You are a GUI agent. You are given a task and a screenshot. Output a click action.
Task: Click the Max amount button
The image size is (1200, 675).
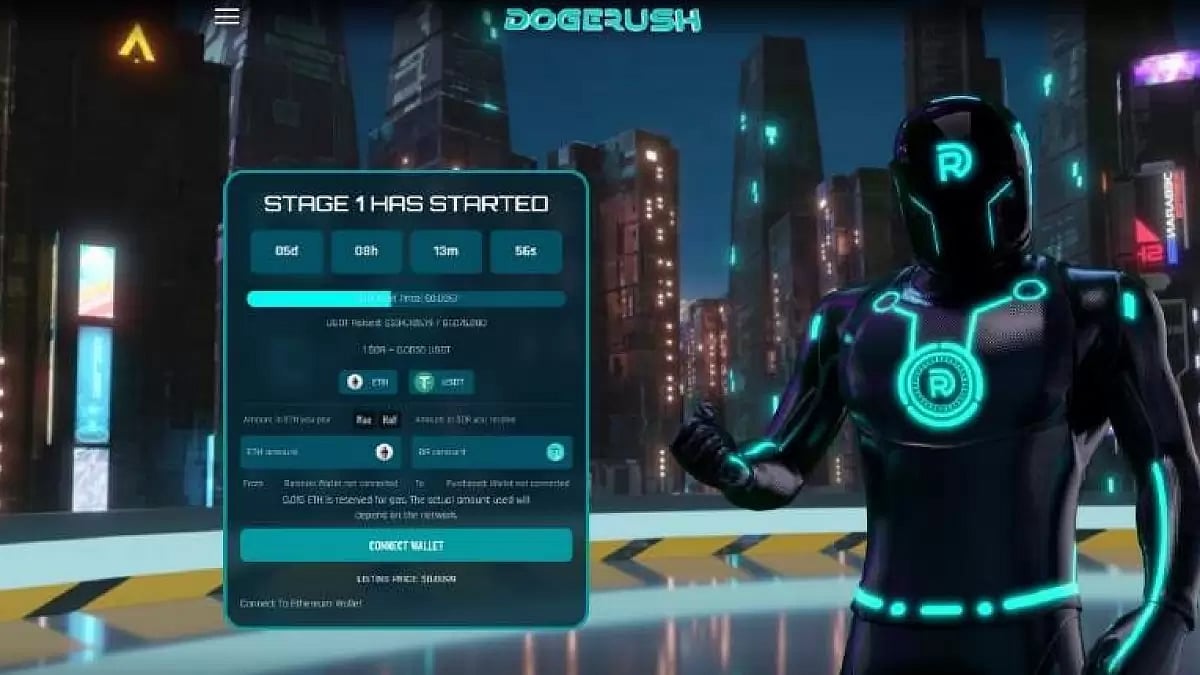(x=365, y=420)
